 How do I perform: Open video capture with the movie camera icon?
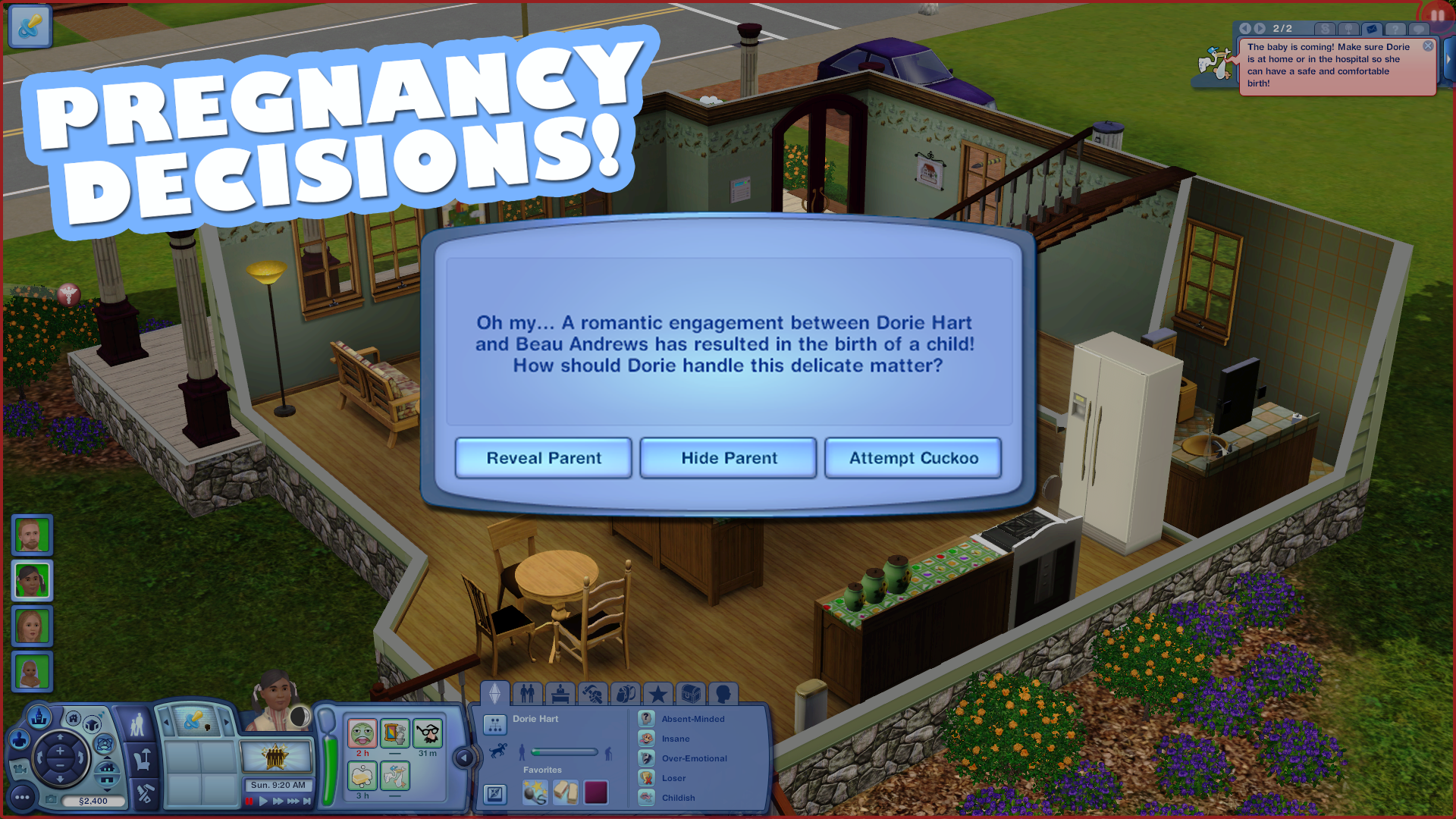coord(20,769)
